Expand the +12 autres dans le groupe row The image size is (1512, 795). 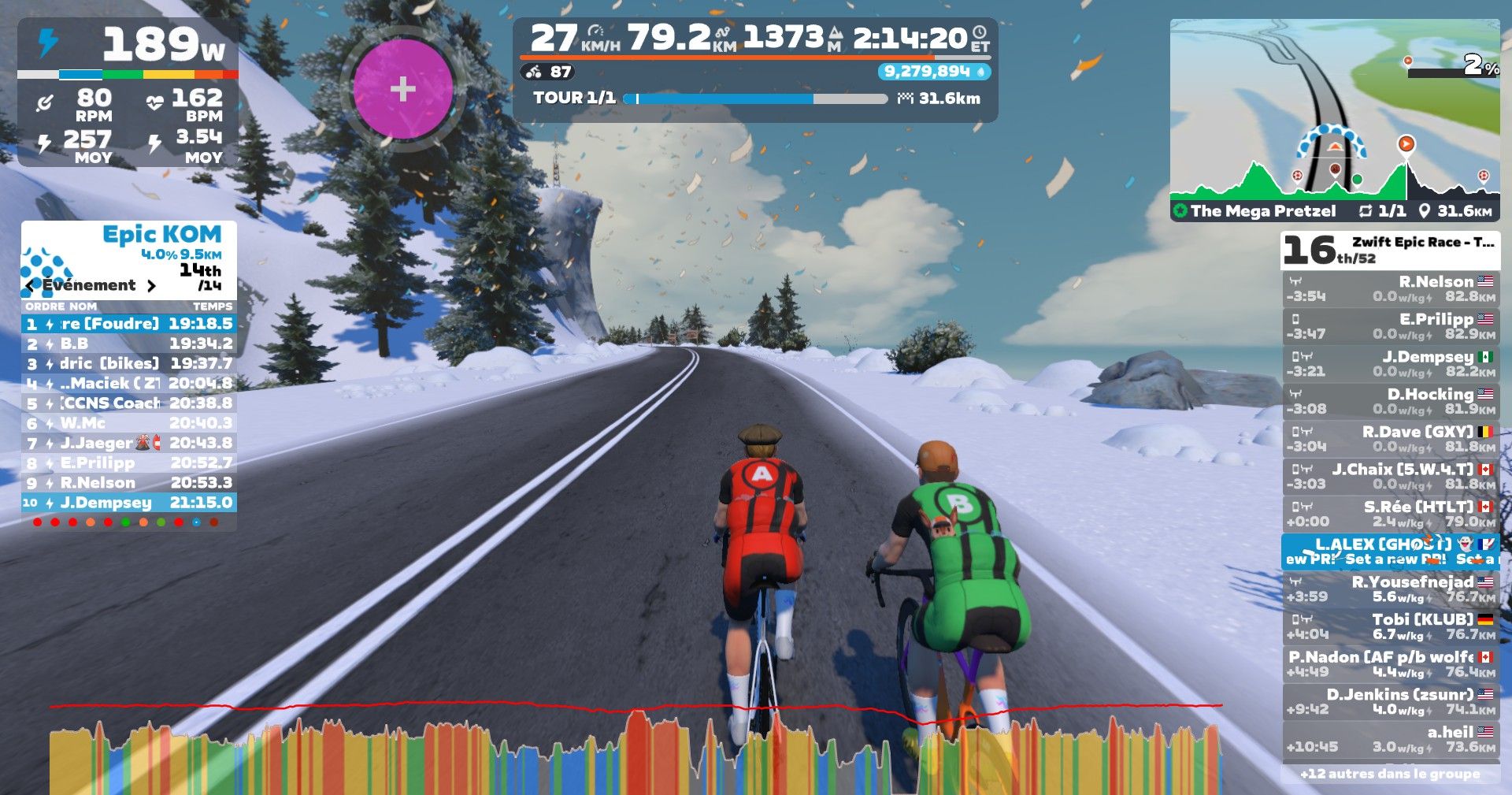1391,774
